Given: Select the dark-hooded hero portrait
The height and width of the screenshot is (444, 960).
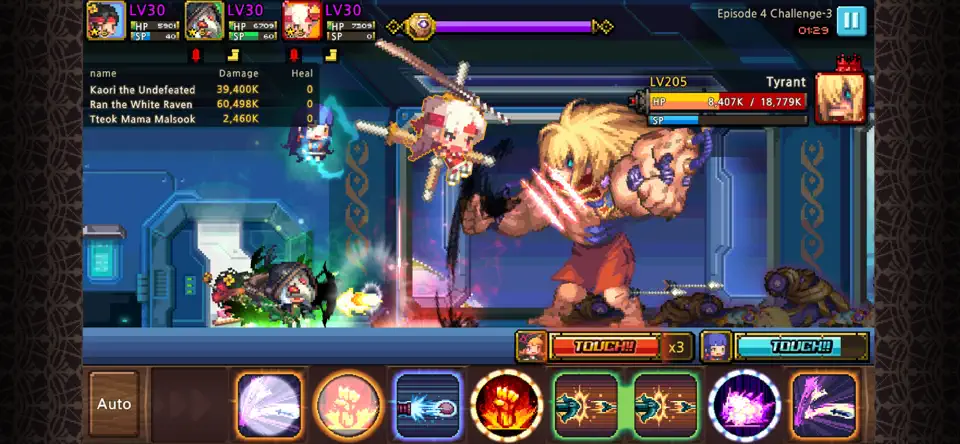Looking at the screenshot, I should pyautogui.click(x=204, y=20).
